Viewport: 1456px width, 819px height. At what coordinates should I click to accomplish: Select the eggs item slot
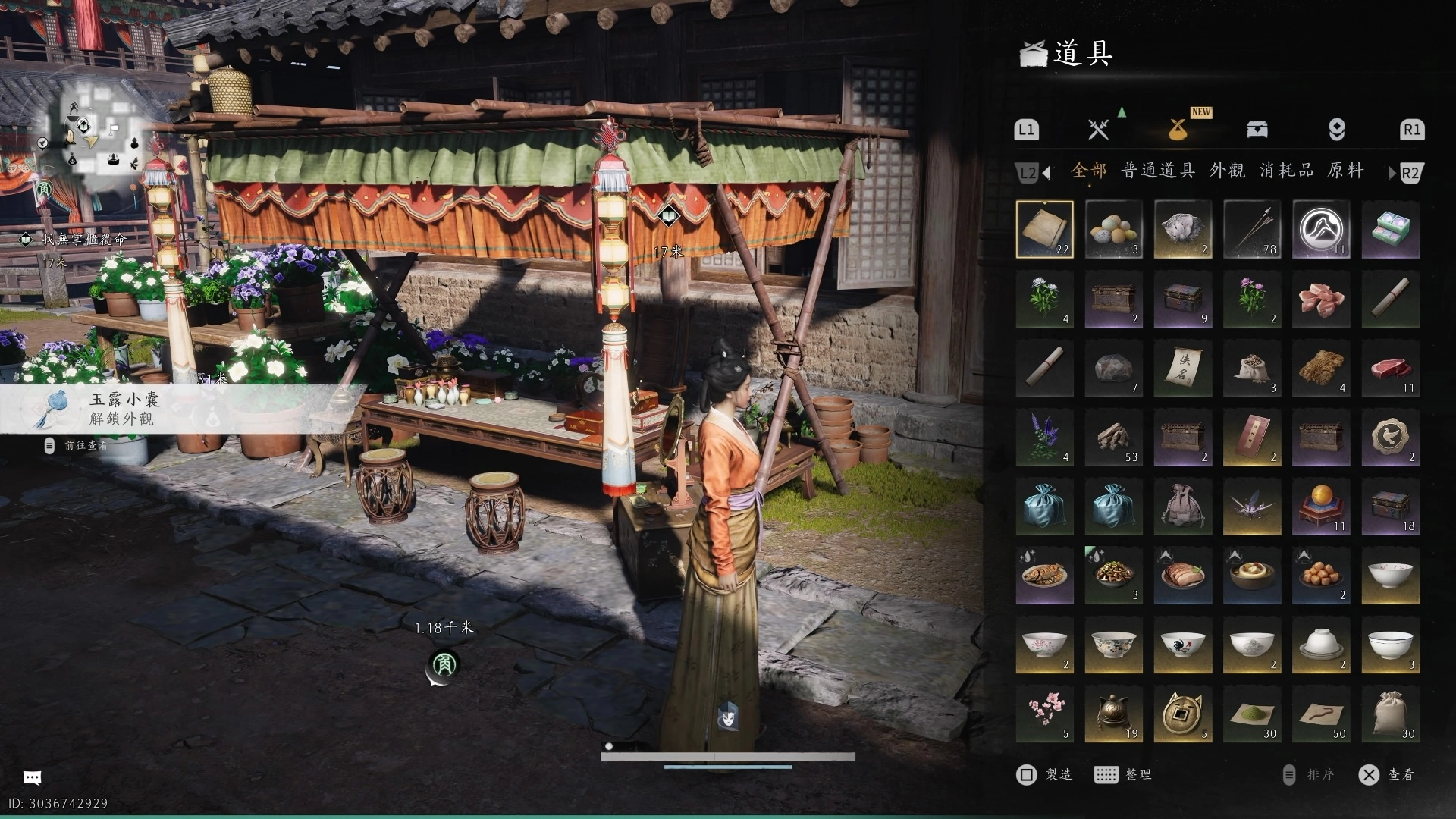(1113, 229)
